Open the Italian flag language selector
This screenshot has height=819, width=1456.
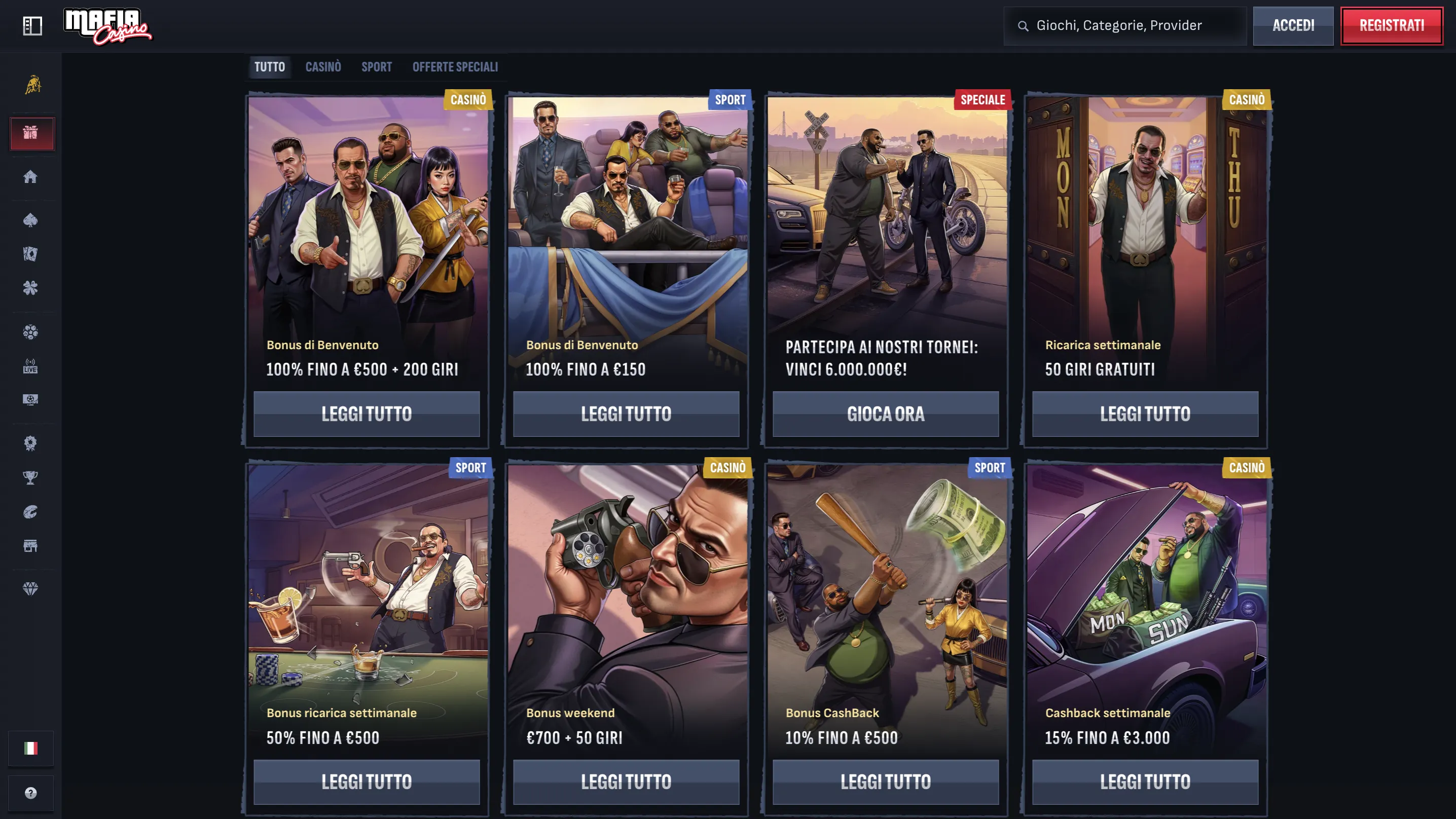click(31, 747)
